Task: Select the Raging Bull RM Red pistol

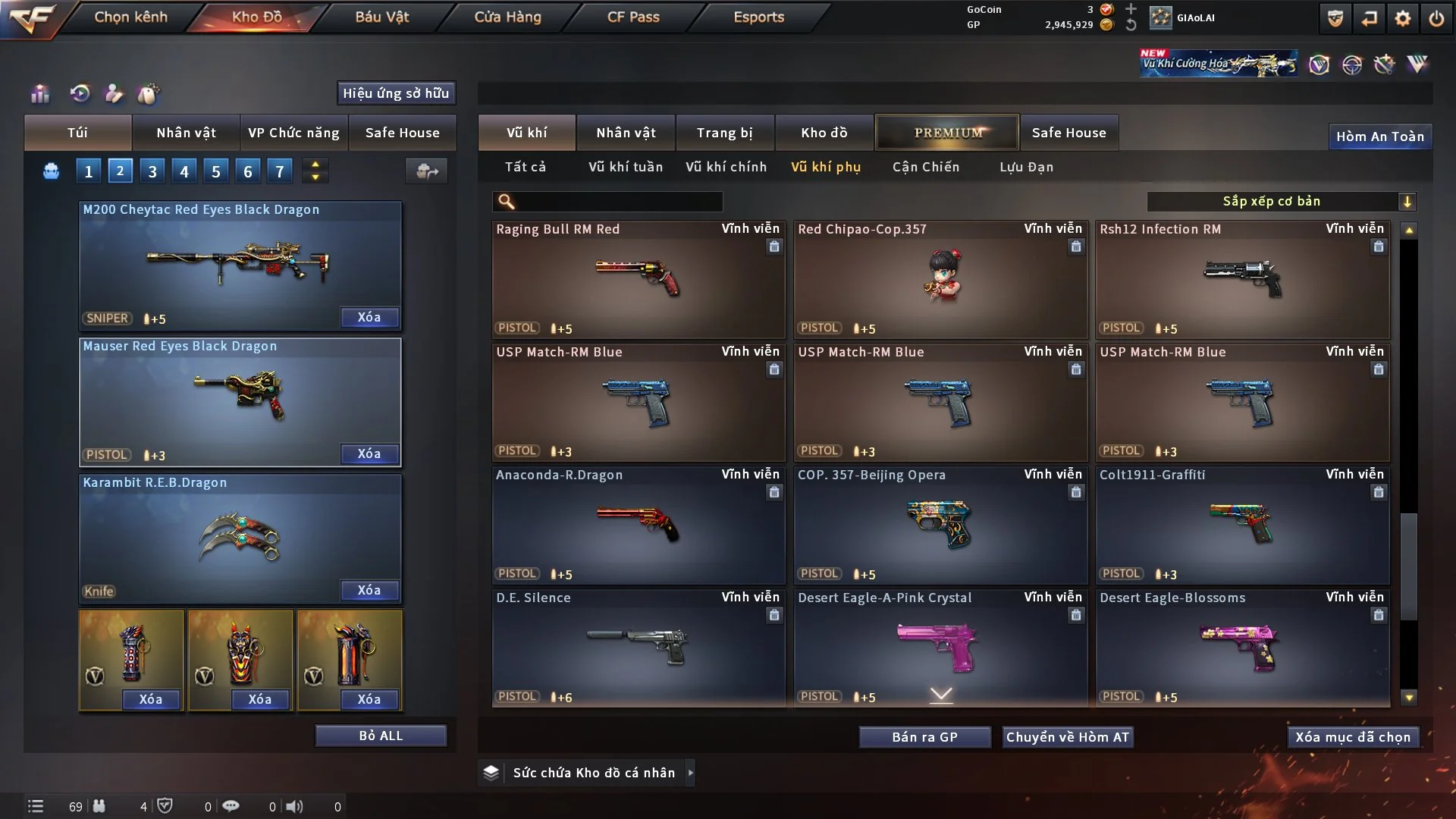Action: tap(638, 279)
